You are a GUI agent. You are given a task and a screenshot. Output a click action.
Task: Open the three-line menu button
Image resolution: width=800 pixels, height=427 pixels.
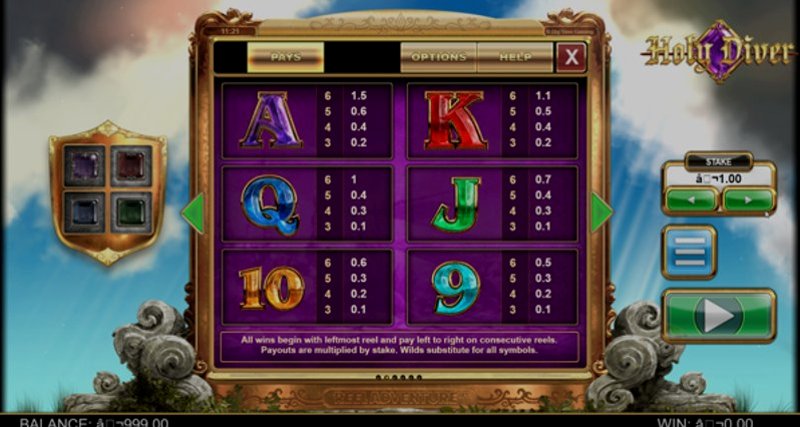point(689,251)
